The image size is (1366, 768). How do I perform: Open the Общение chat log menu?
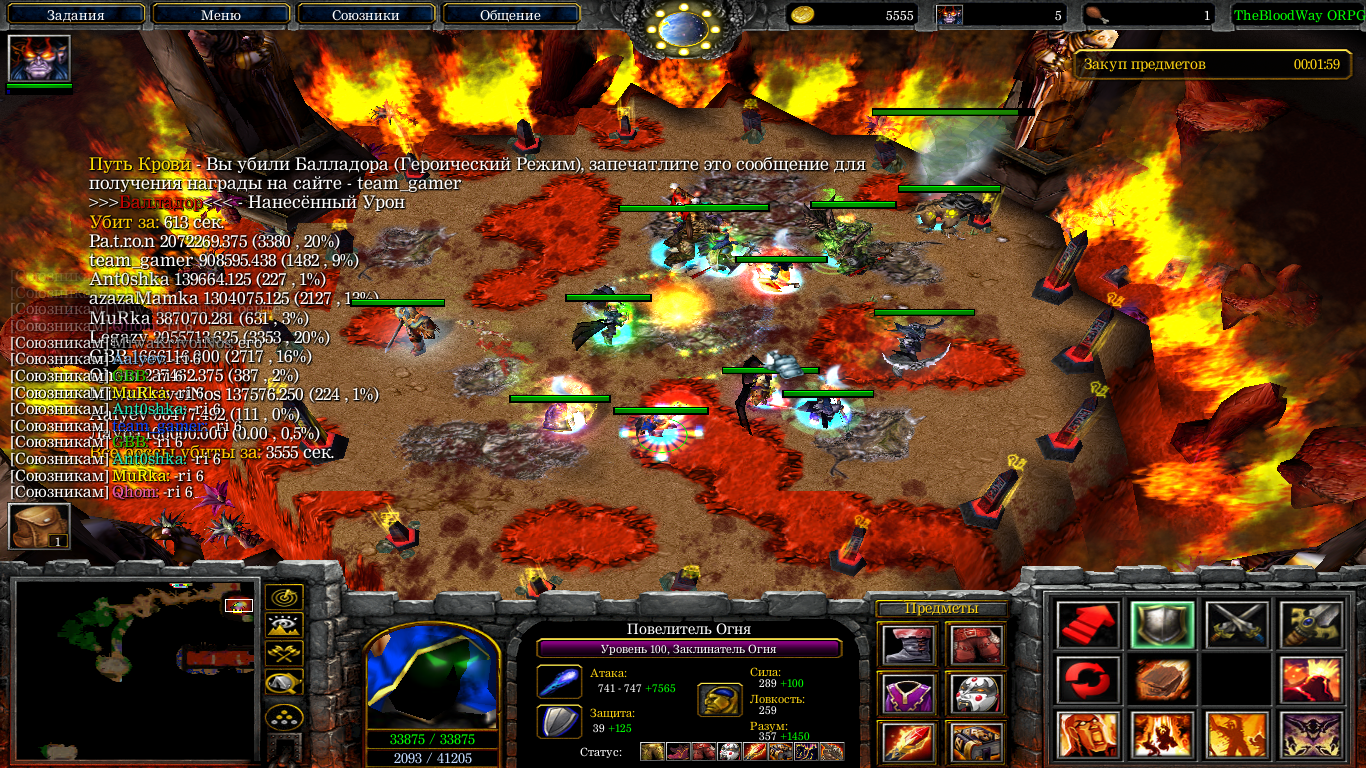click(x=511, y=15)
